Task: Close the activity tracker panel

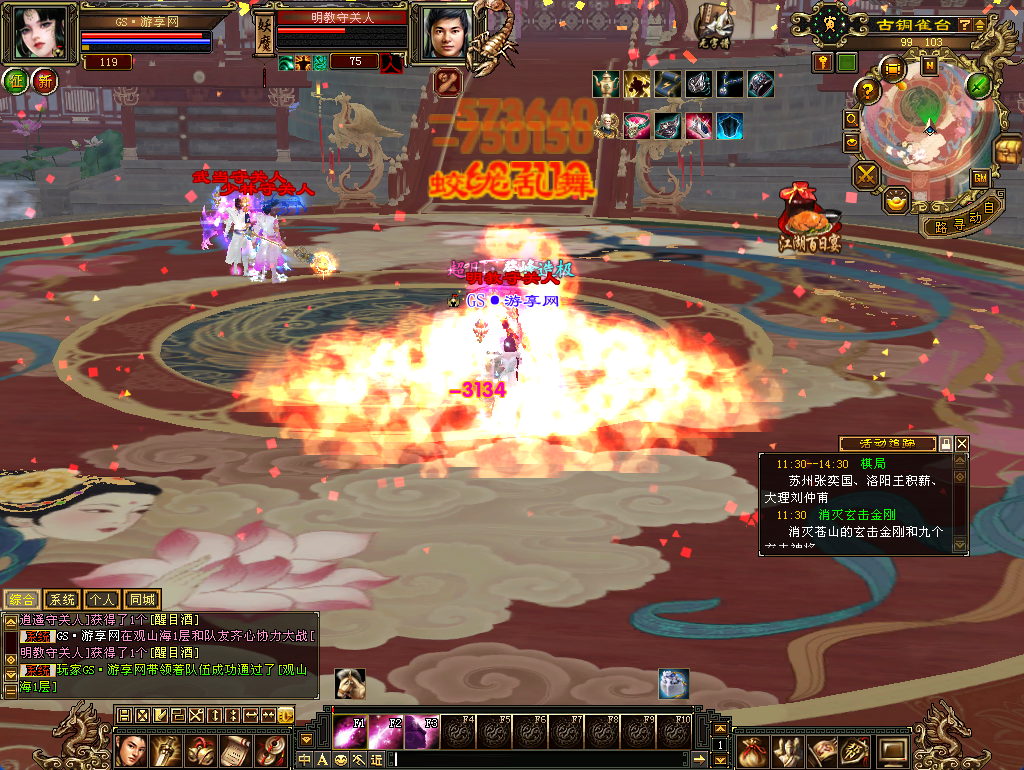Action: coord(962,443)
